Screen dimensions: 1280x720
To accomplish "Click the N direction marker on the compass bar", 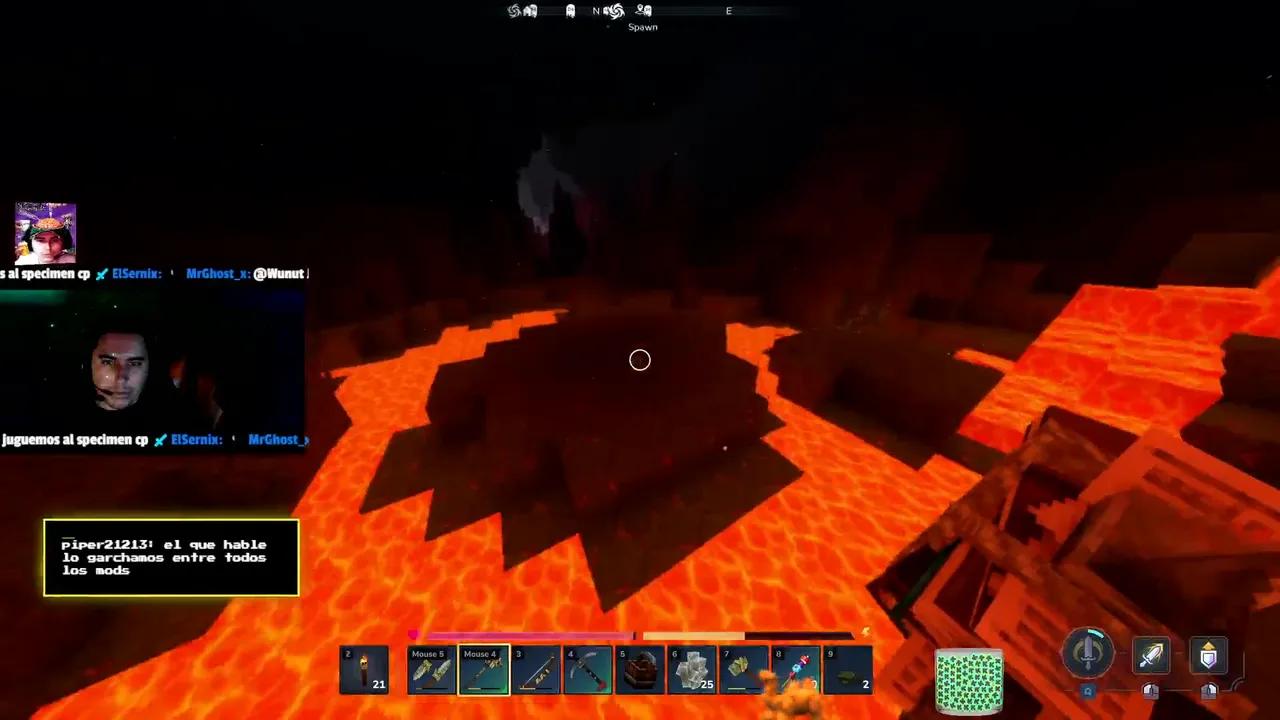I will 597,11.
